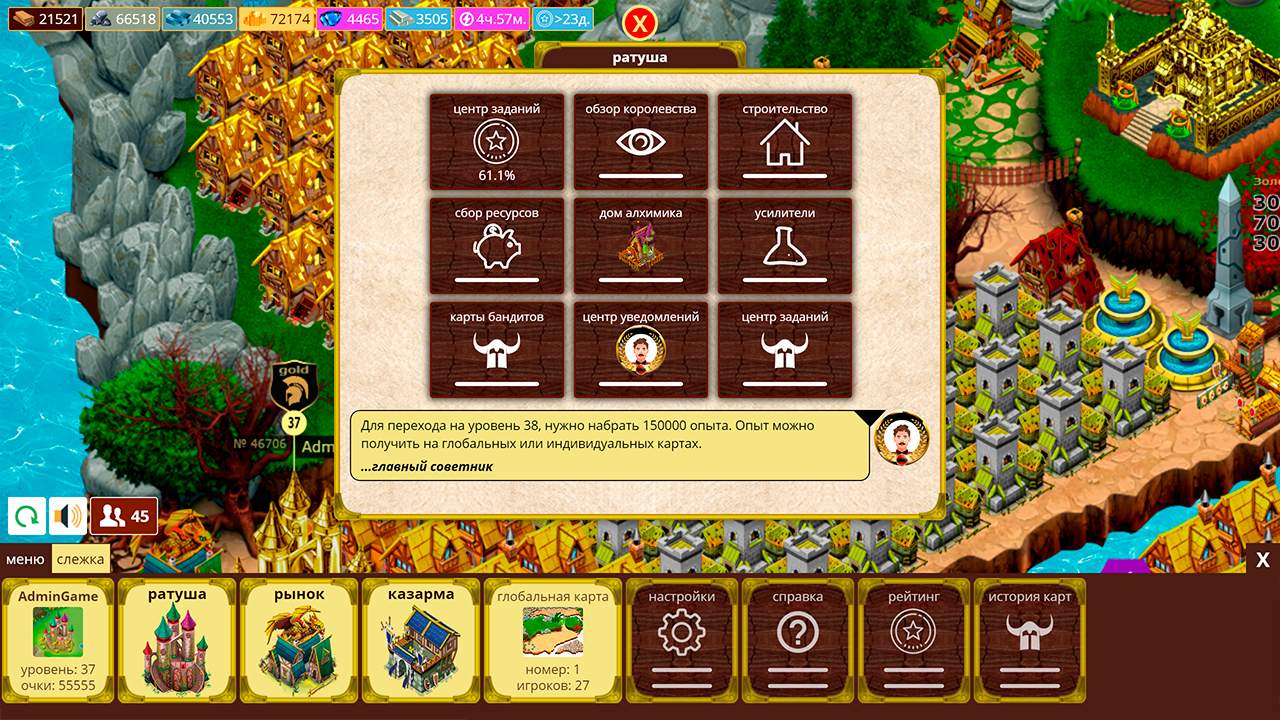Image resolution: width=1280 pixels, height=720 pixels.
Task: Open настройки via the gear icon
Action: click(682, 638)
